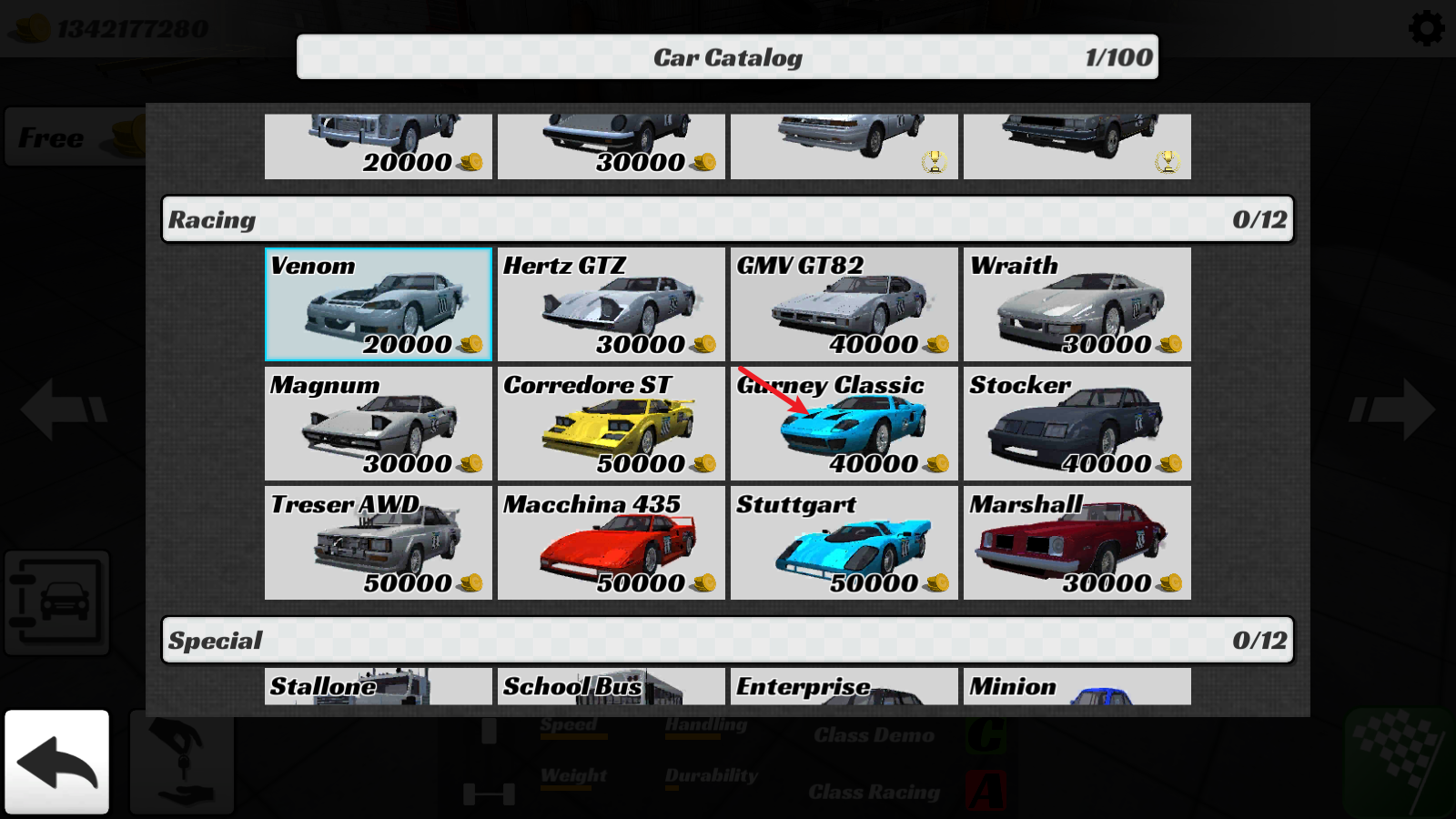Choose the Marshall car tile
This screenshot has width=1456, height=819.
point(1077,543)
